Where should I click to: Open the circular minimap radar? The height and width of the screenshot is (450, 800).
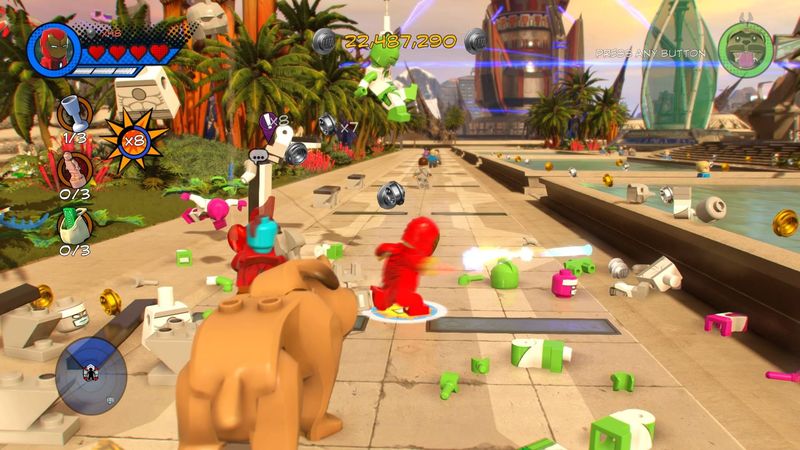(90, 374)
